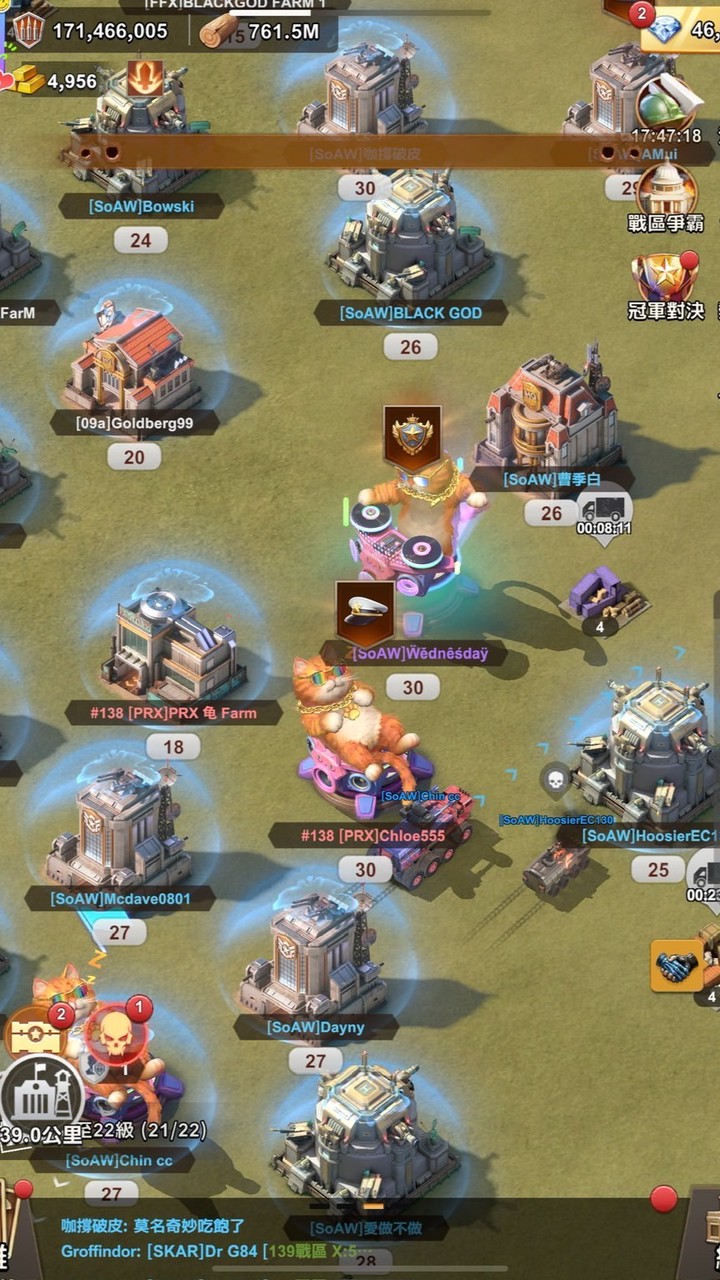The width and height of the screenshot is (720, 1280).
Task: Tap the power rating shield badge
Action: (x=28, y=30)
